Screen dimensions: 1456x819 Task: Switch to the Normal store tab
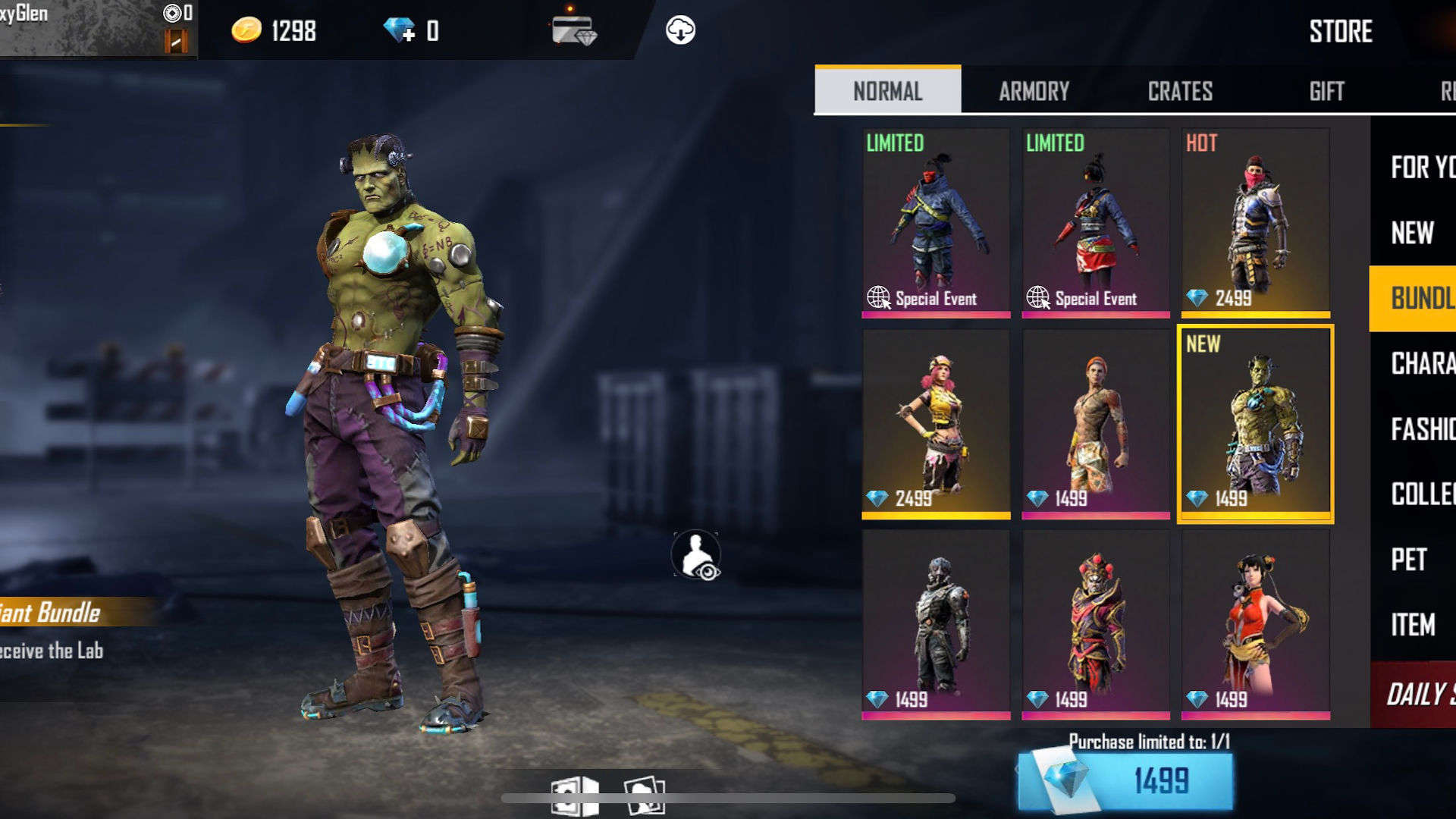click(887, 91)
